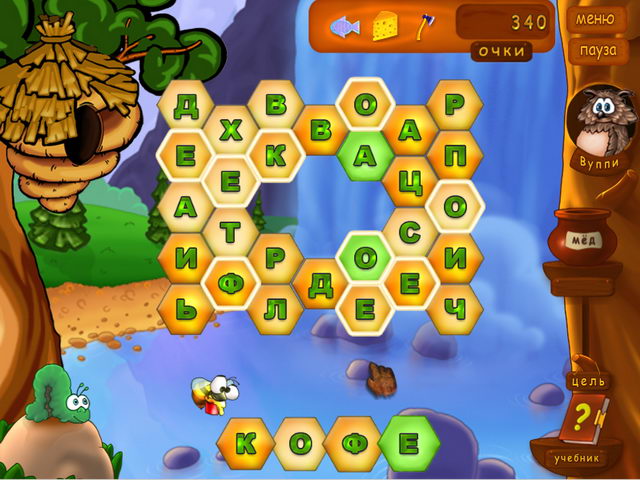640x480 pixels.
Task: Select the letter Х tile
Action: pos(231,130)
